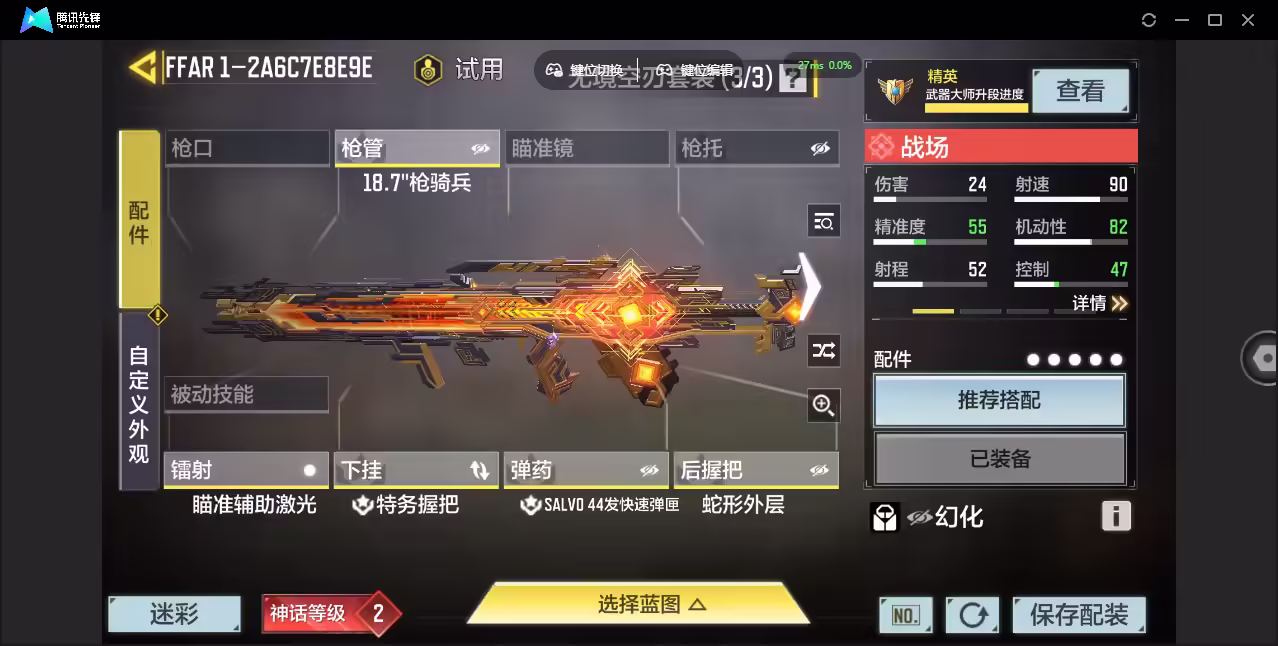
Task: Open the 镭射 laser attachment slot
Action: (x=246, y=470)
